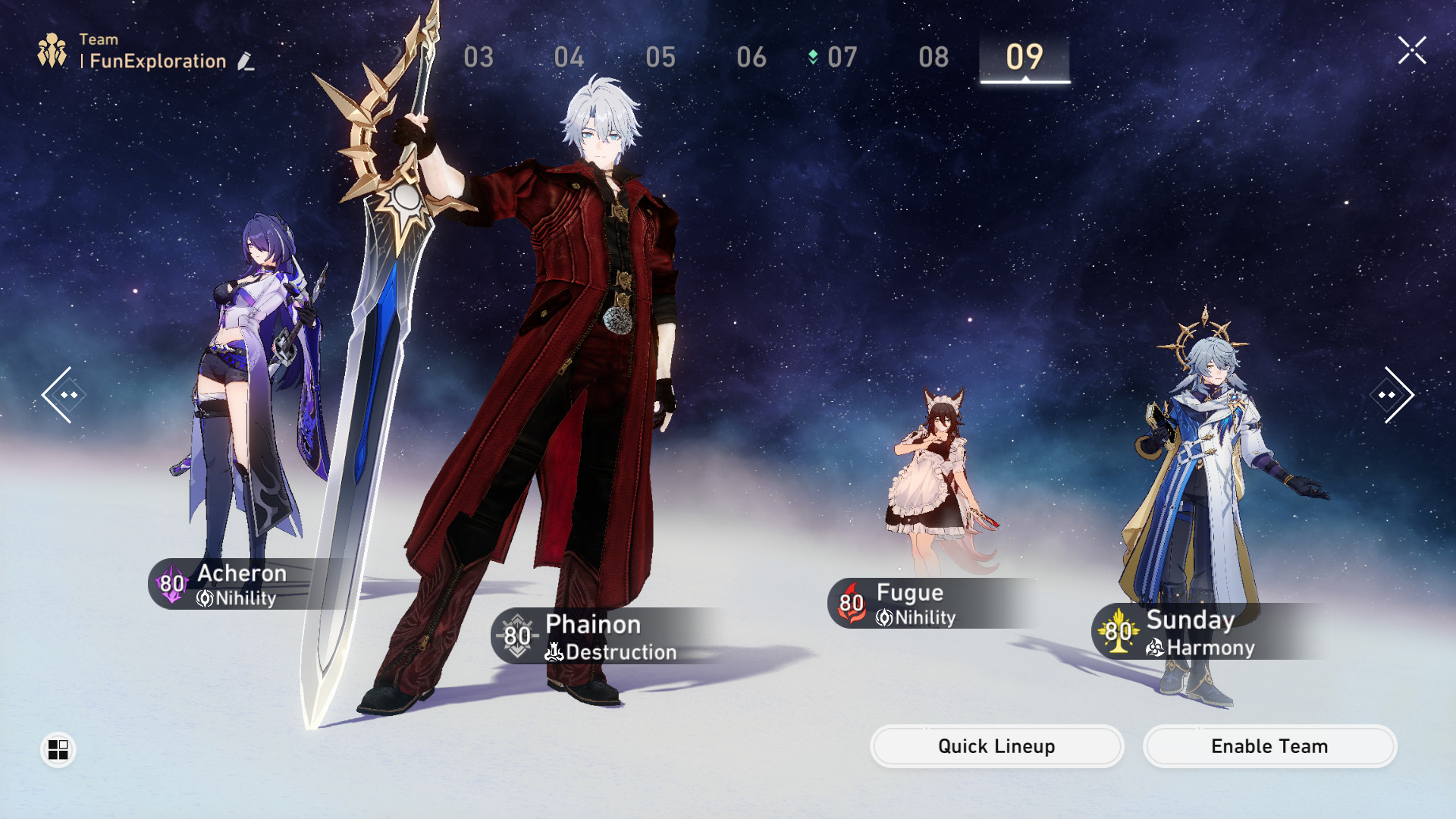Switch to team tab 03
The width and height of the screenshot is (1456, 819).
pyautogui.click(x=479, y=56)
